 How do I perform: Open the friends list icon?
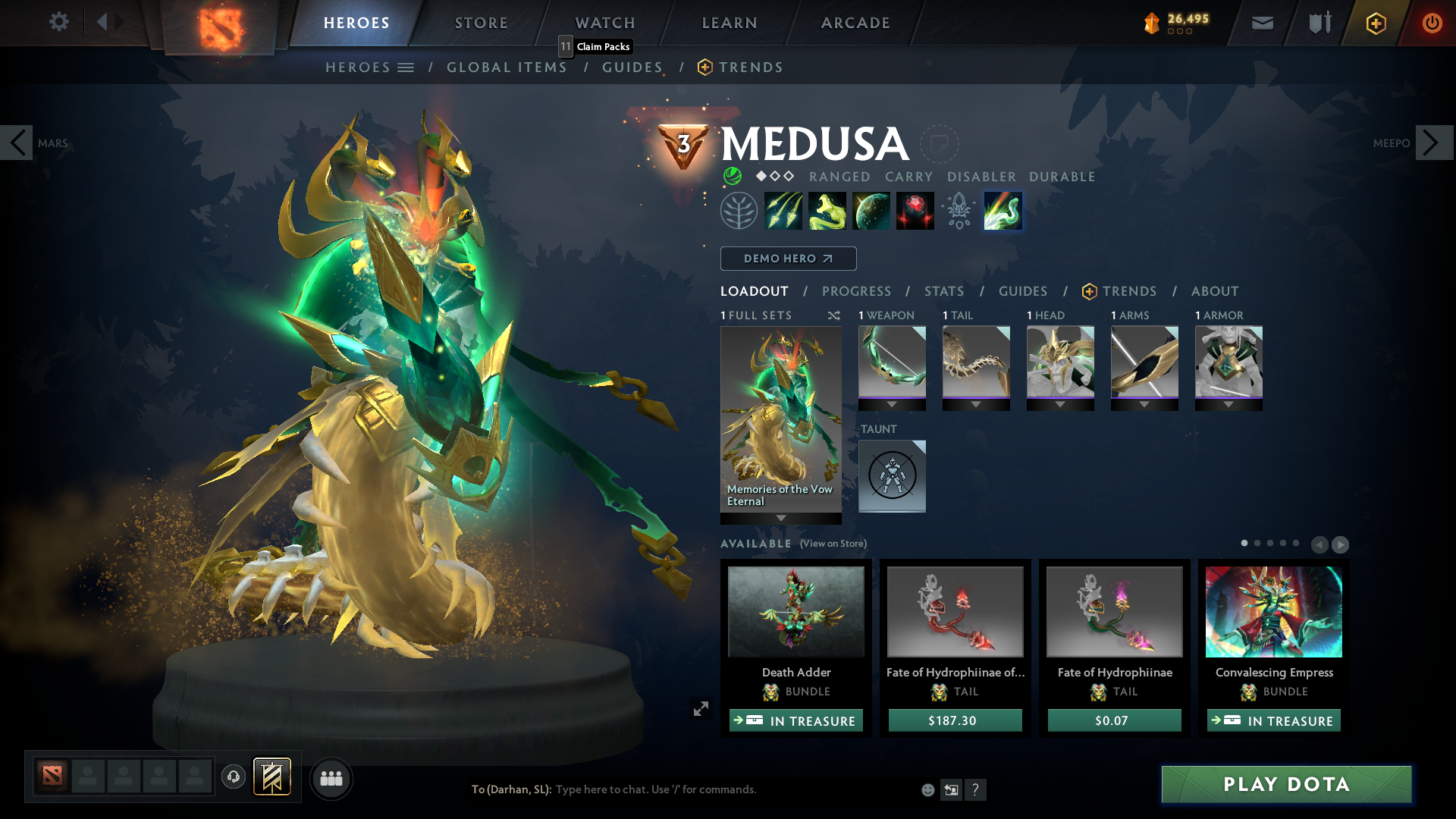pos(331,778)
